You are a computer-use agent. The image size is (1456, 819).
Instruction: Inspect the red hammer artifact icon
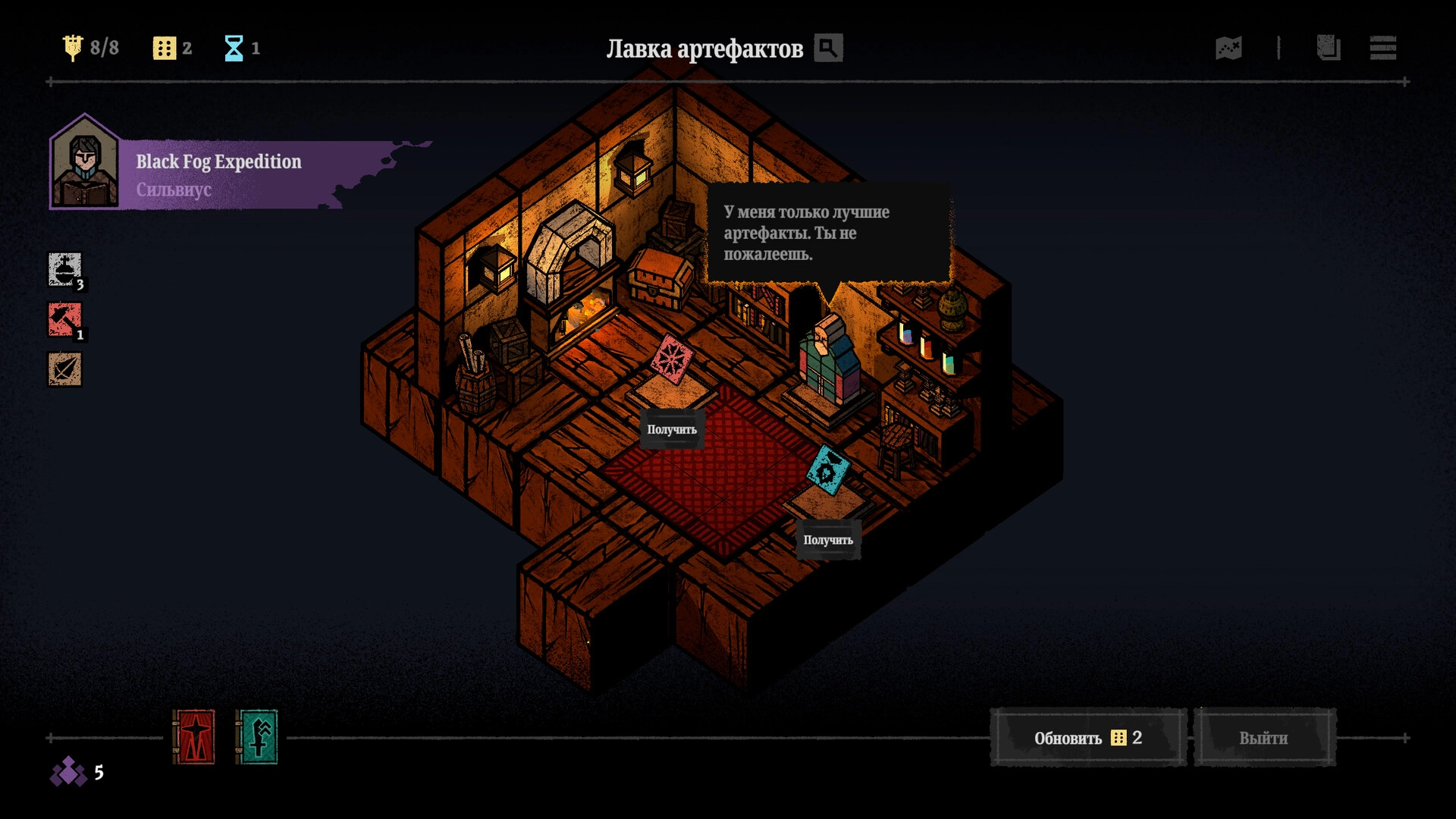point(65,320)
